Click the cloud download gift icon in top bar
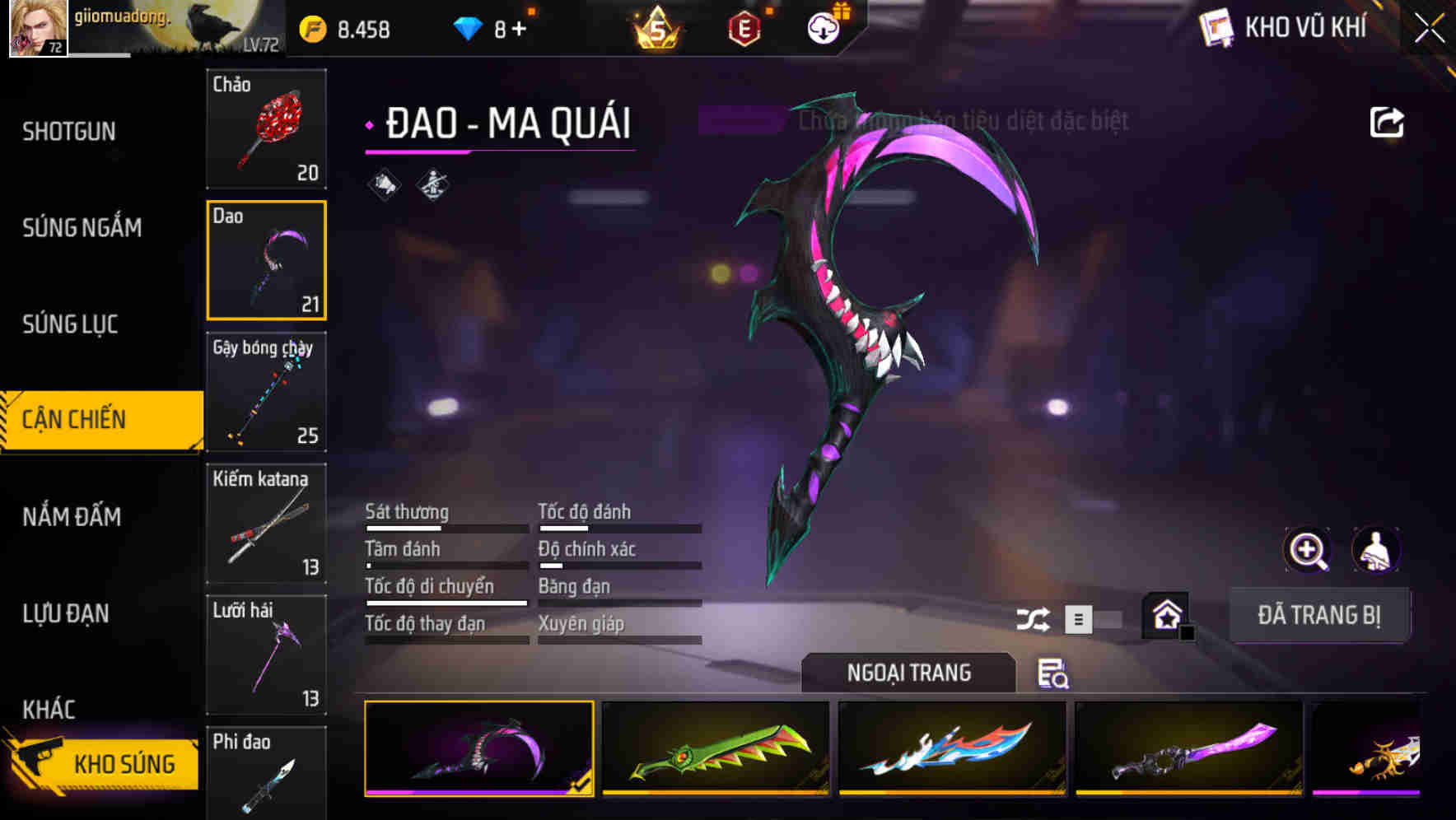The width and height of the screenshot is (1456, 820). tap(822, 26)
